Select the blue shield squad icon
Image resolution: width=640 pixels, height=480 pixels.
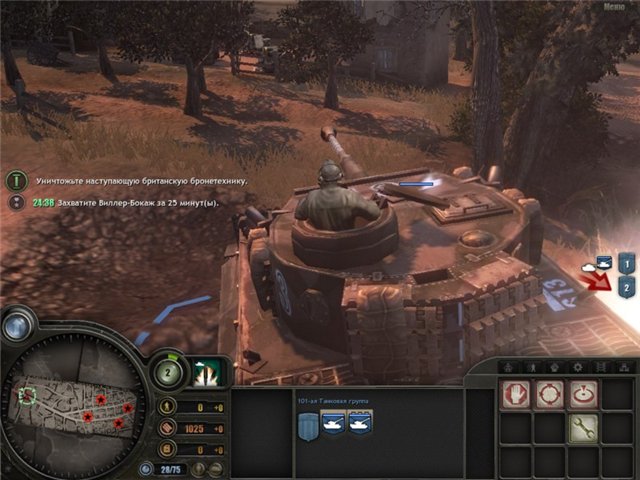coord(307,426)
